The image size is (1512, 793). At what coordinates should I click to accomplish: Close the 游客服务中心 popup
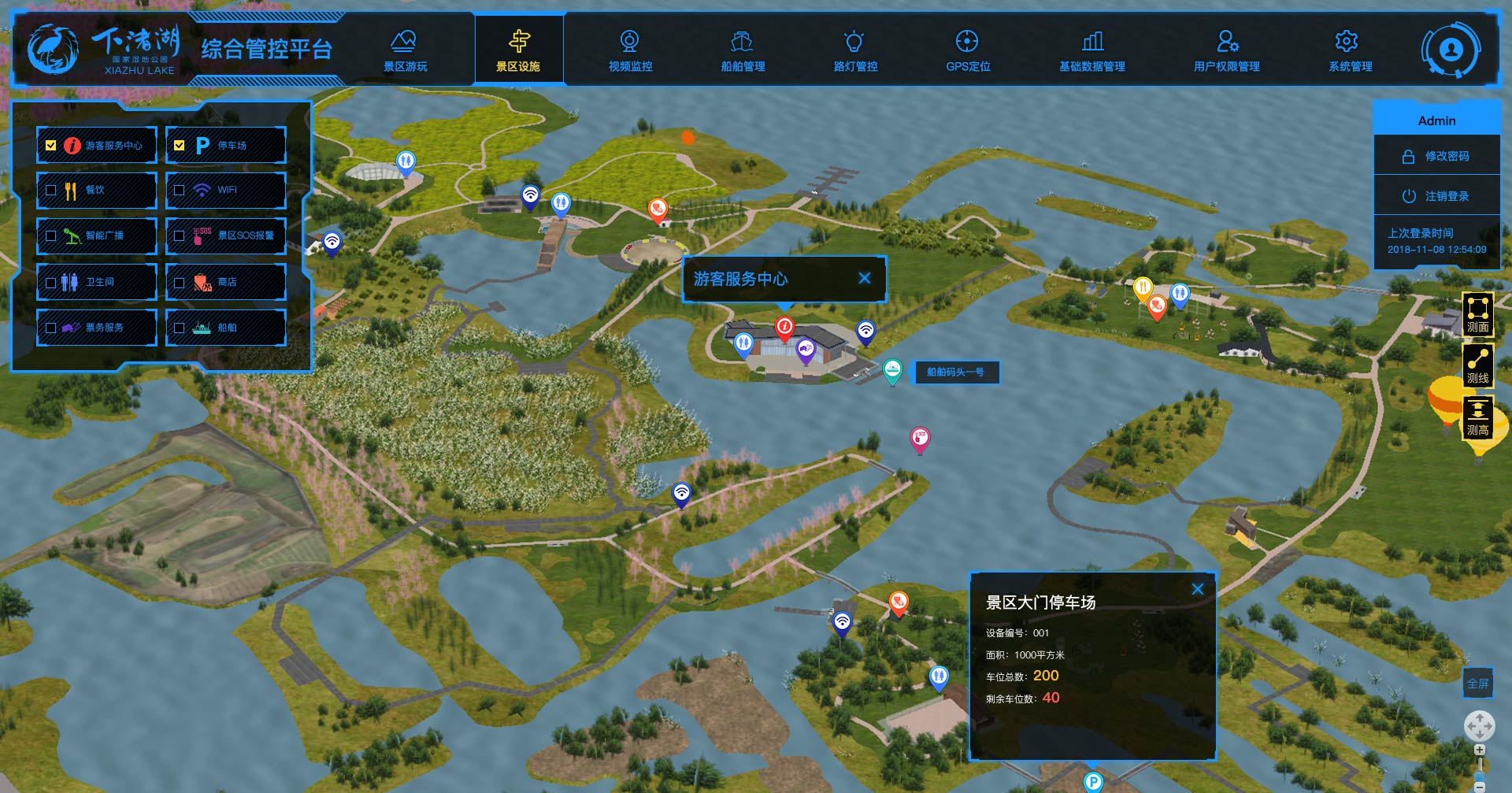click(865, 278)
